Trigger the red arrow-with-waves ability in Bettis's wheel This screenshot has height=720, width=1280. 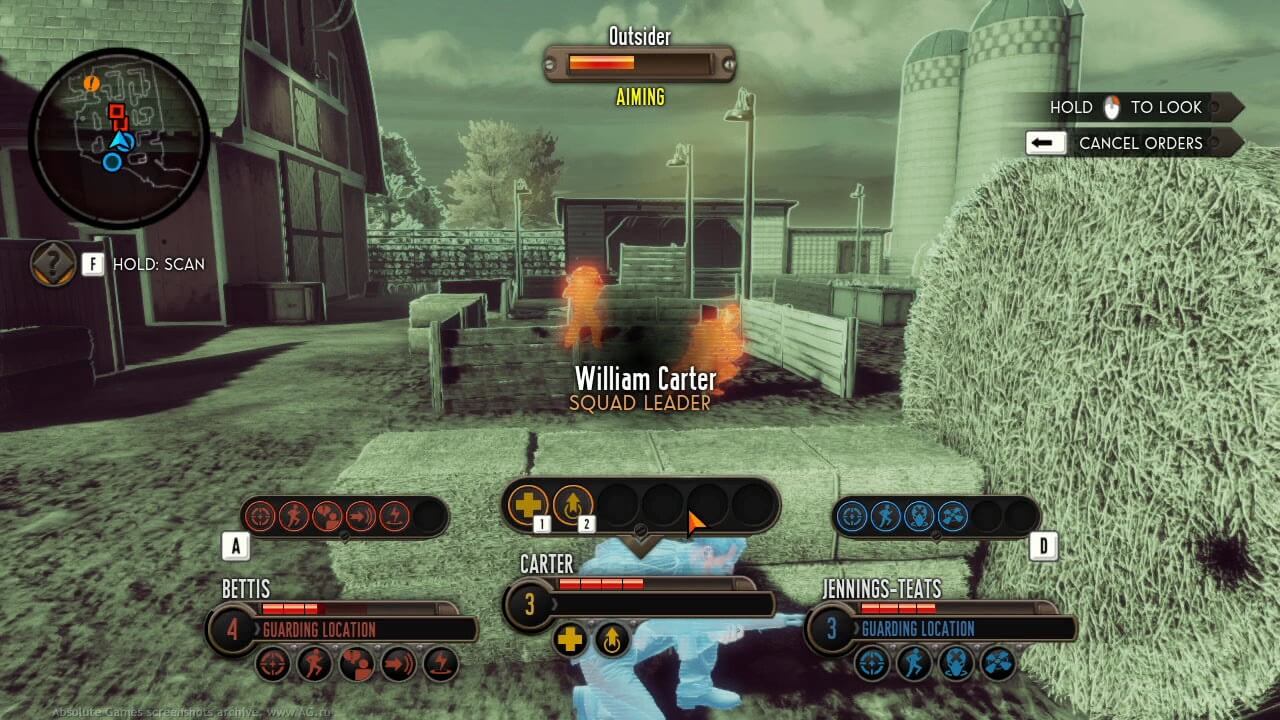coord(361,516)
